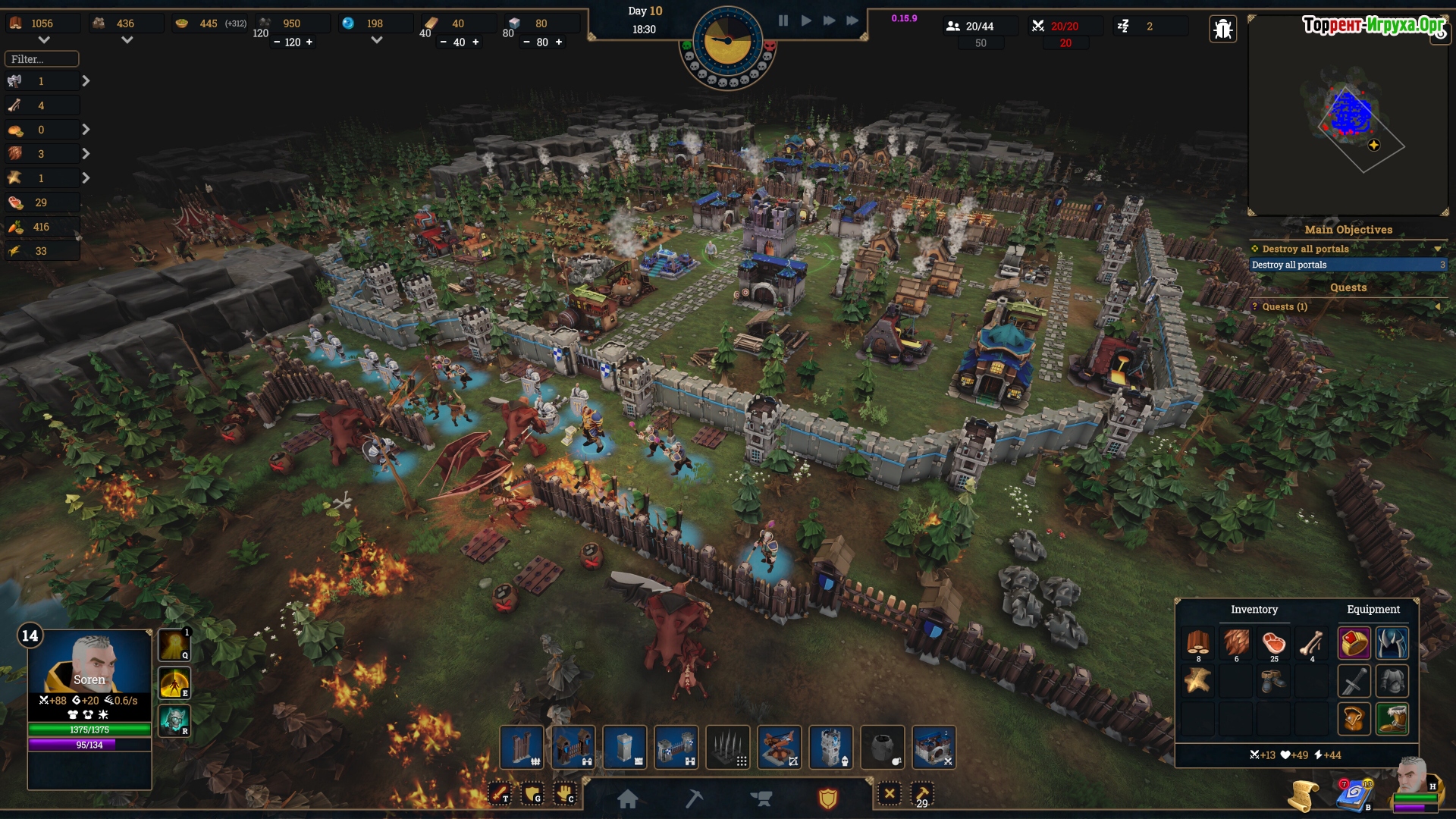Open the quest scroll icon
This screenshot has height=819, width=1456.
[x=1303, y=795]
